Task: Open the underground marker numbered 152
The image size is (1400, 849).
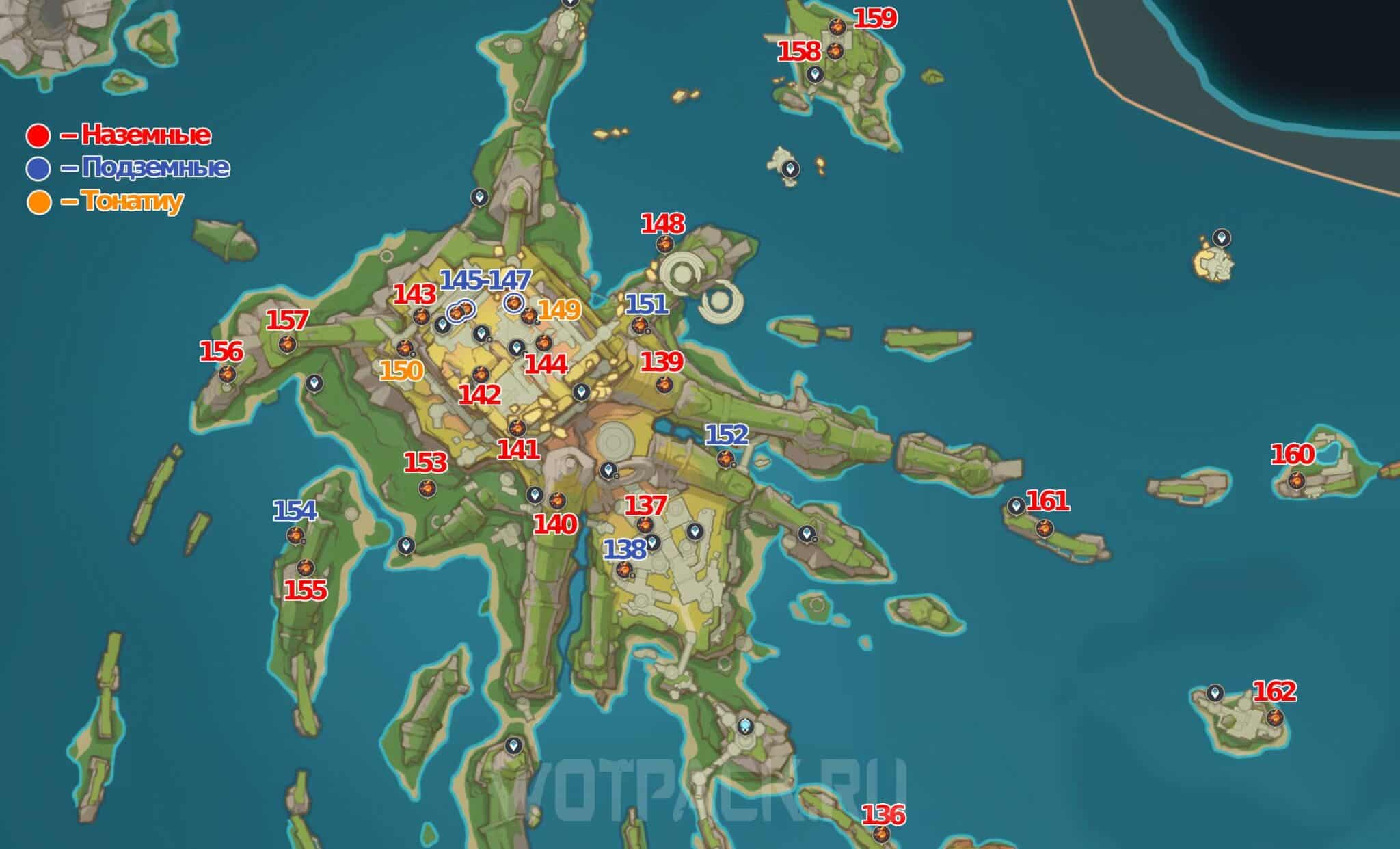Action: point(725,459)
